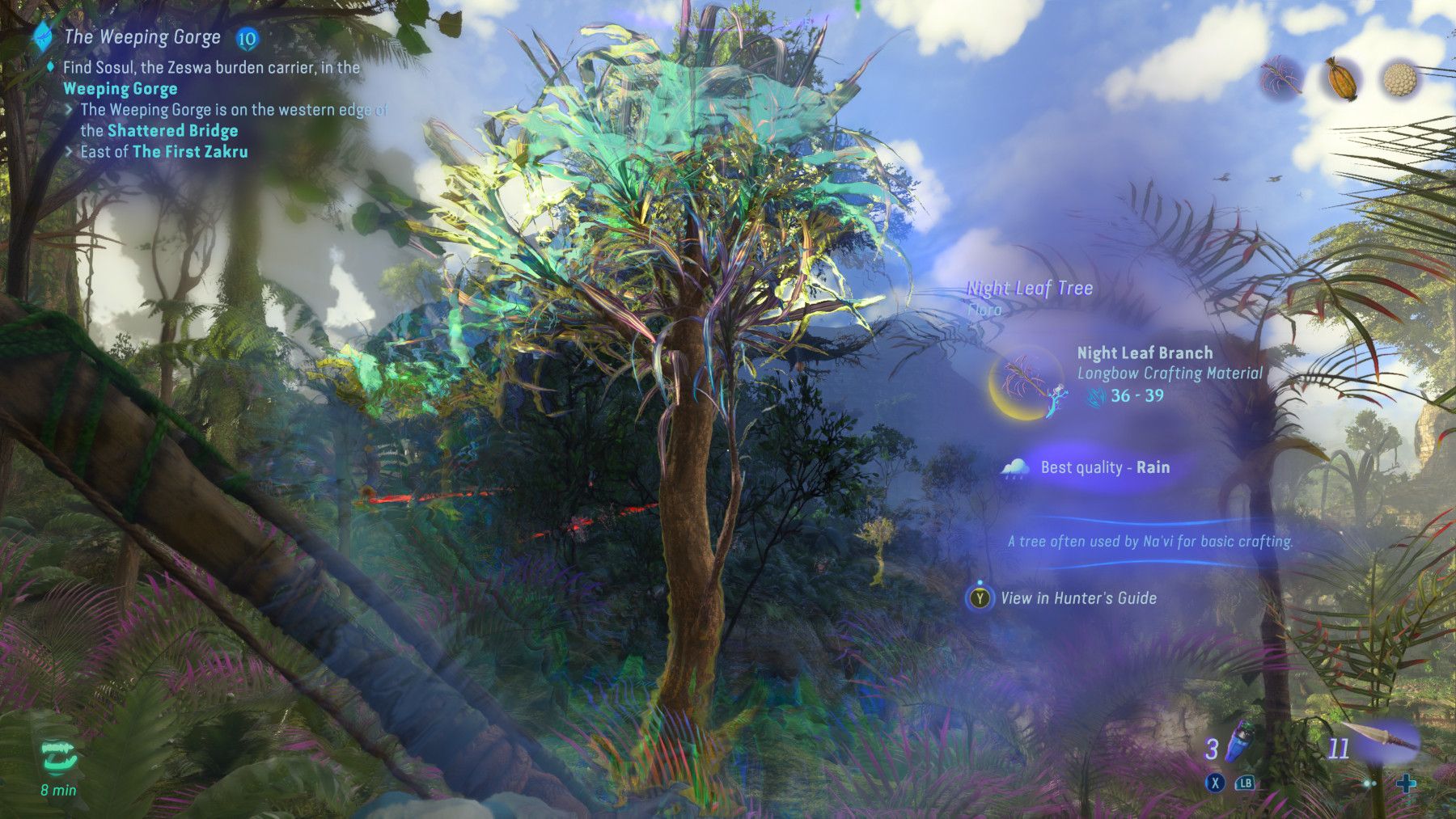Click the Weeping Gorge objective link
Screen dimensions: 1456x819
[121, 89]
